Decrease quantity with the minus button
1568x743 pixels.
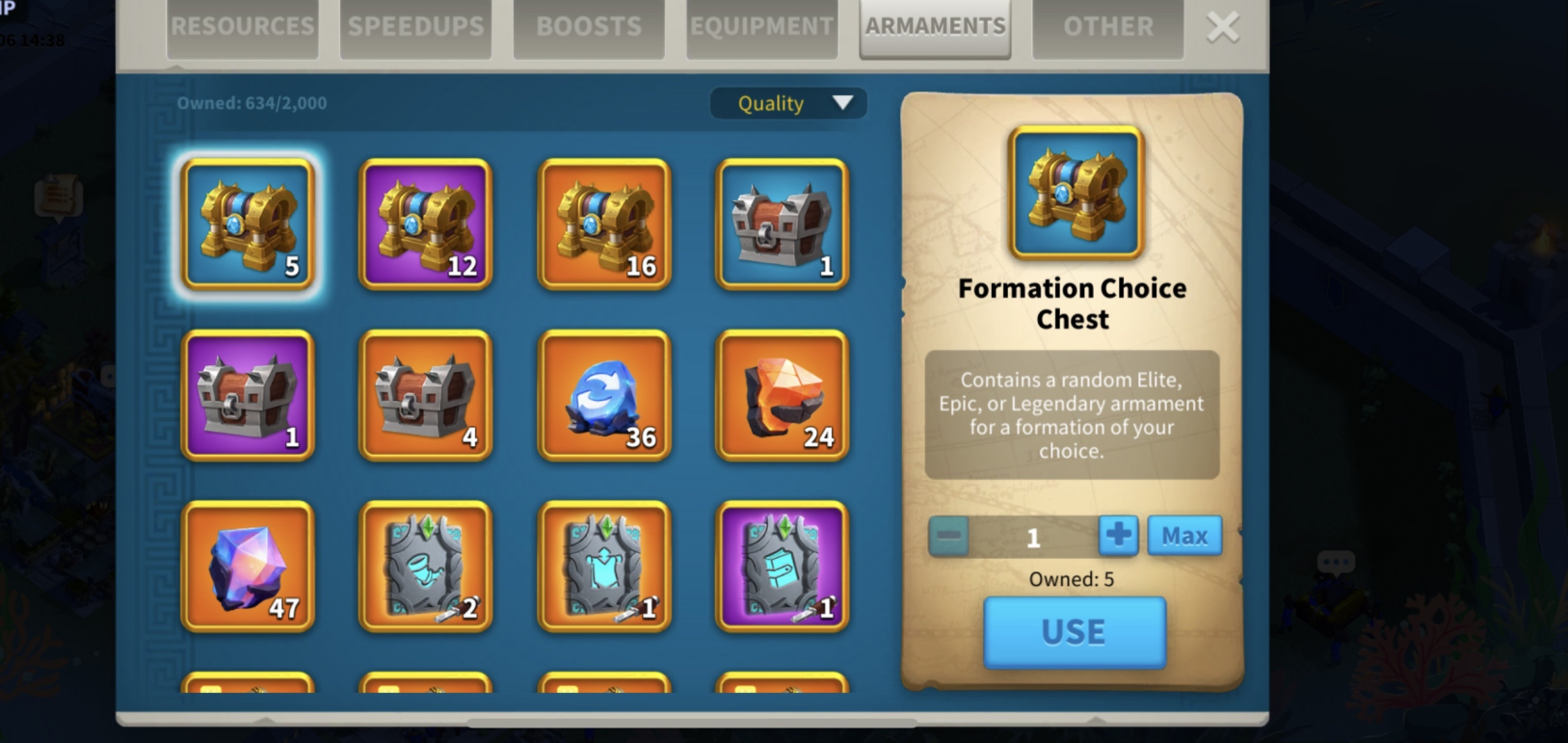(x=949, y=536)
